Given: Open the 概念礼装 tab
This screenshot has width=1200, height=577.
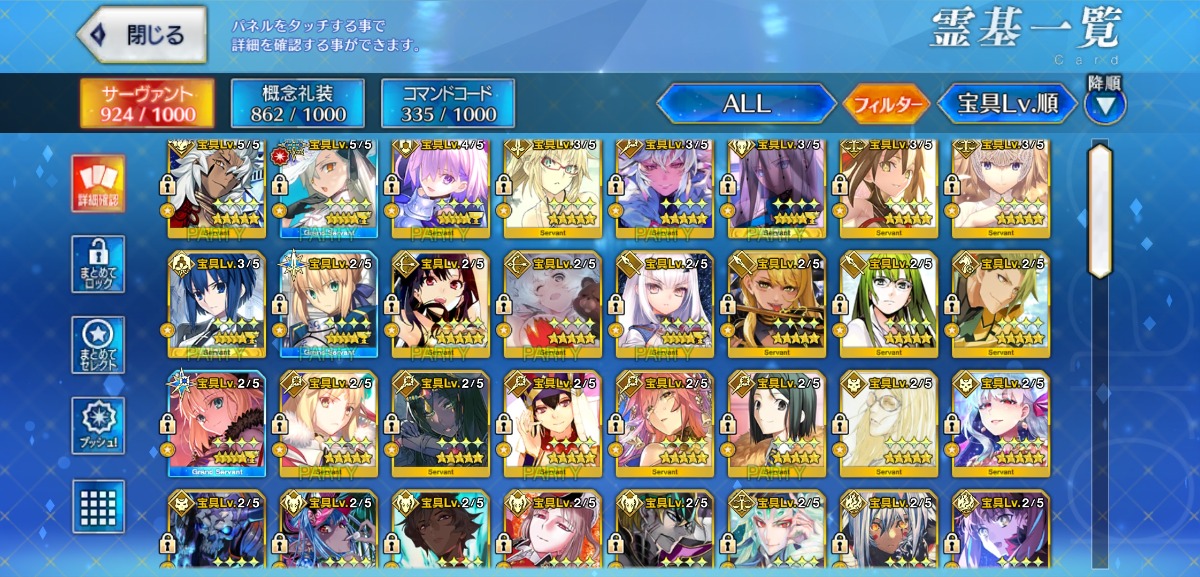Looking at the screenshot, I should [283, 104].
